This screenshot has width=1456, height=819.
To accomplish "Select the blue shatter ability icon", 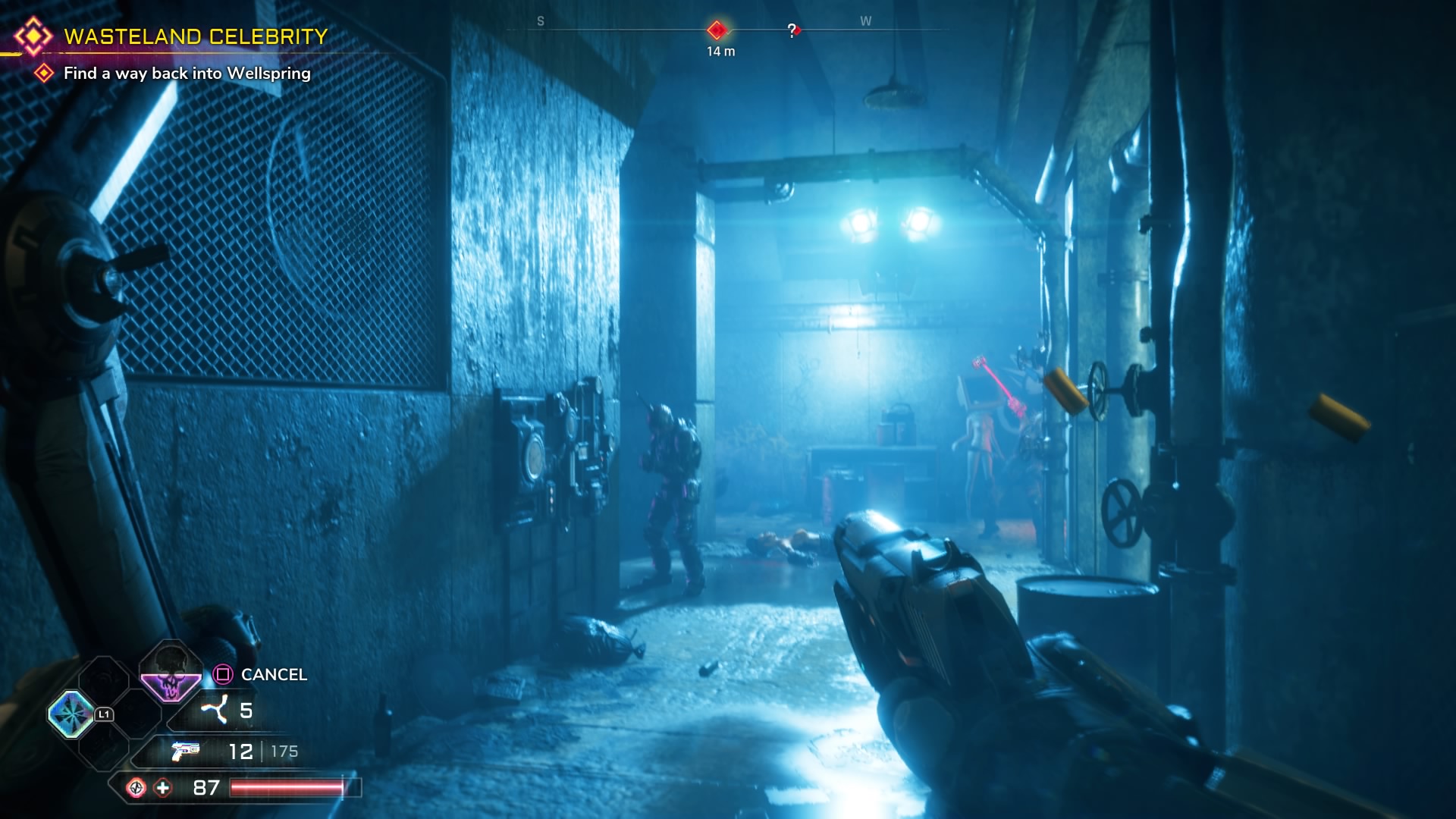I will pyautogui.click(x=71, y=714).
